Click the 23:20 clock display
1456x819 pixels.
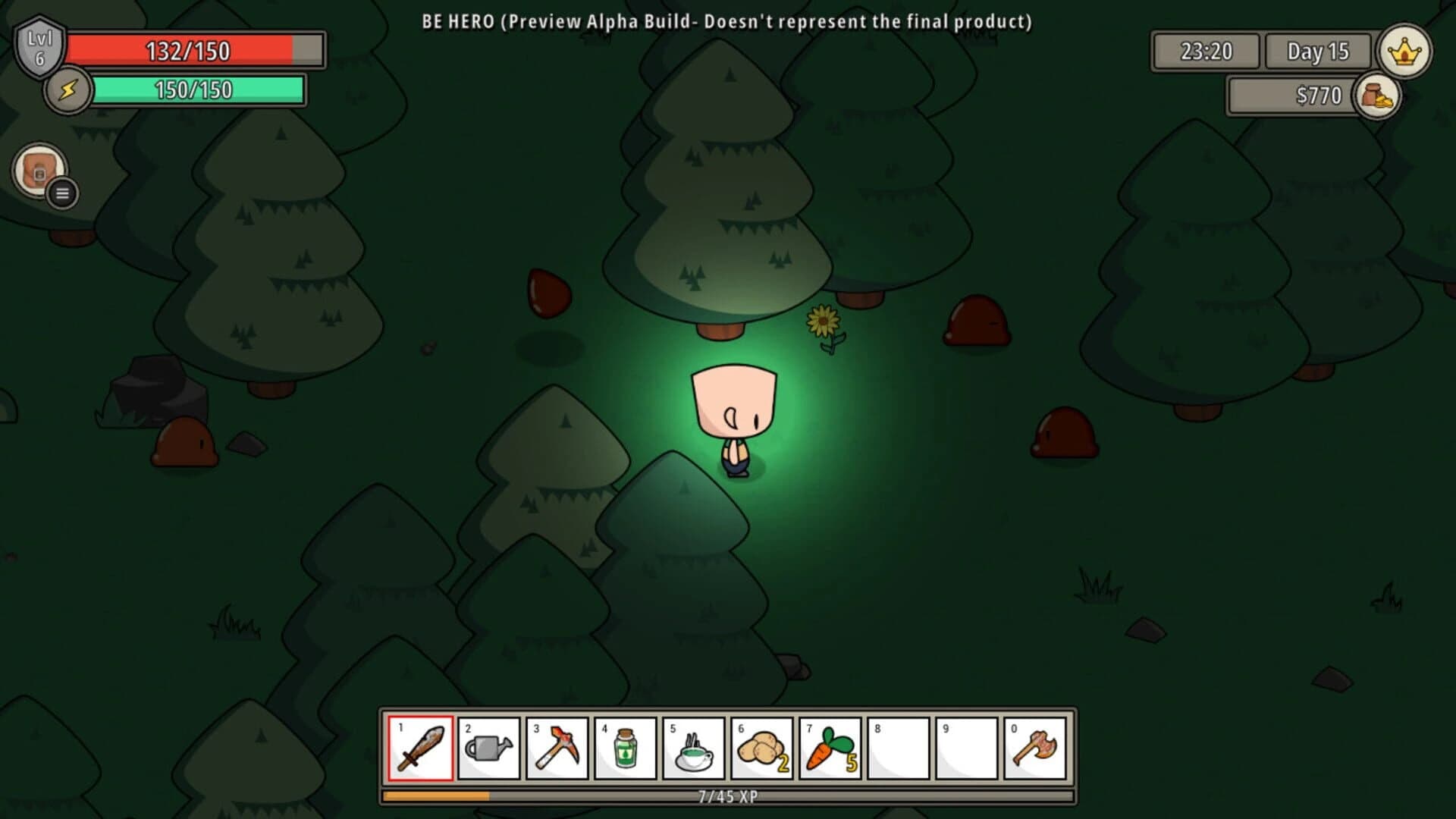[x=1207, y=52]
